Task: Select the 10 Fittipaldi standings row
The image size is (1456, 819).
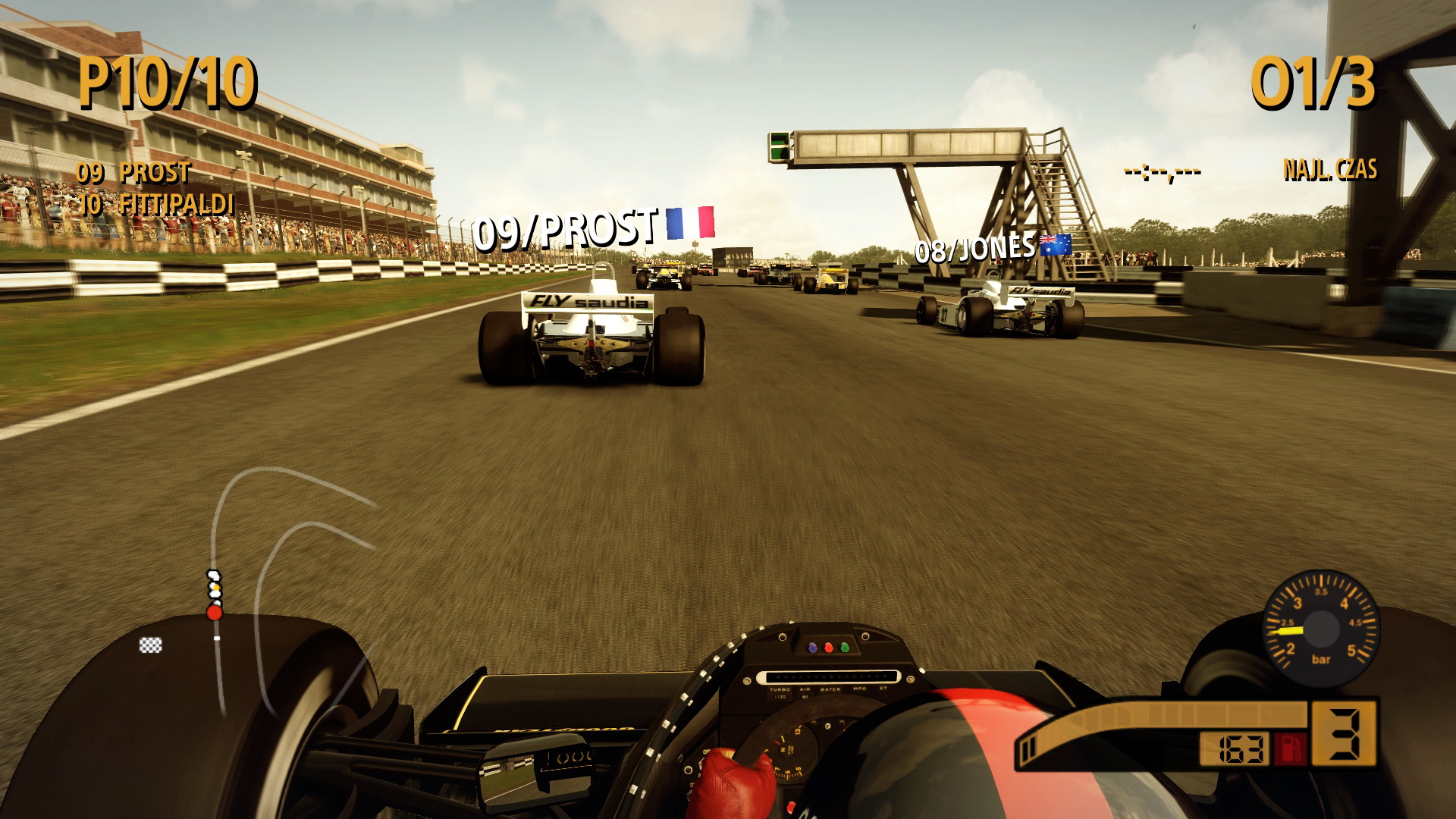Action: tap(155, 205)
